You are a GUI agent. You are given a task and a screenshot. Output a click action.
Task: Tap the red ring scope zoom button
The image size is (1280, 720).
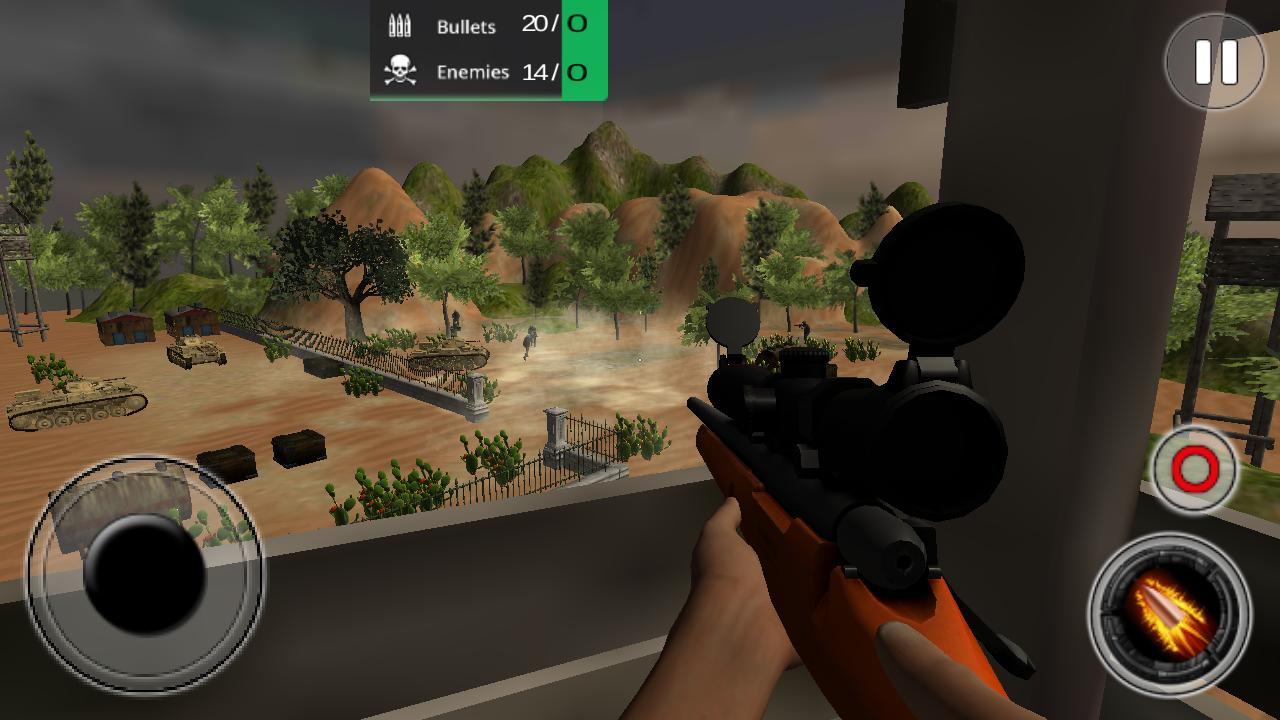(x=1195, y=468)
